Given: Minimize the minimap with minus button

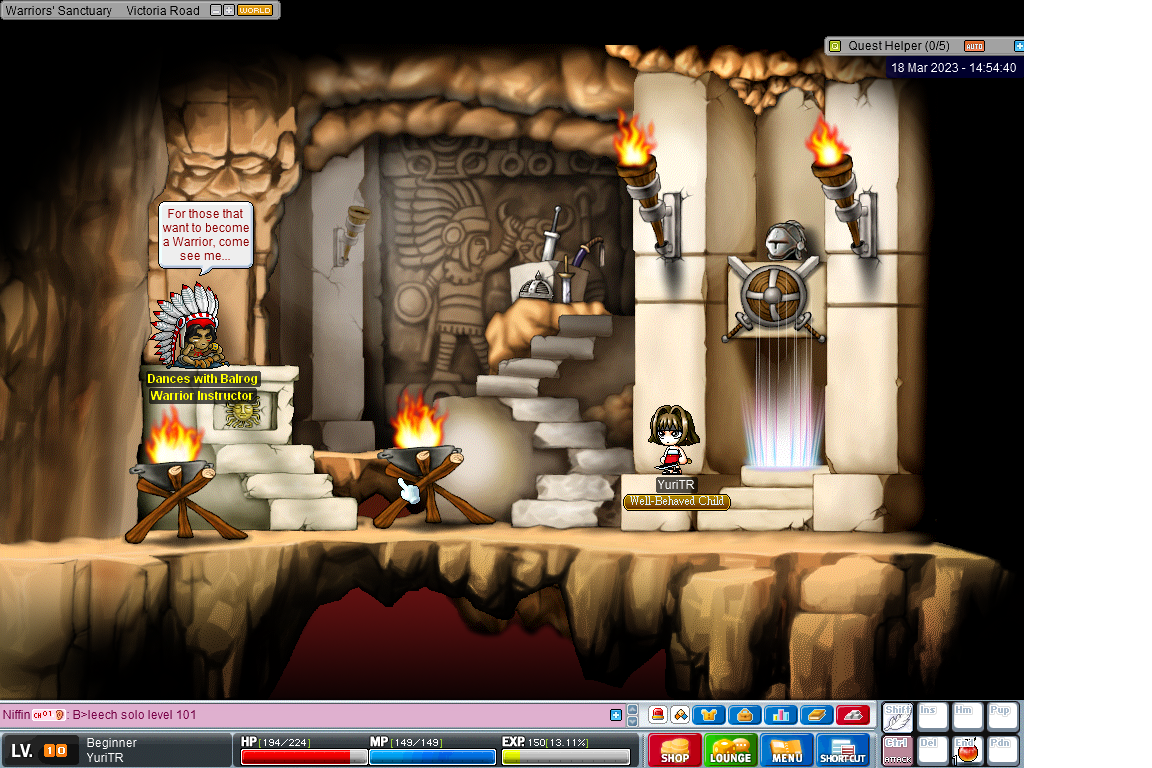Looking at the screenshot, I should (216, 10).
